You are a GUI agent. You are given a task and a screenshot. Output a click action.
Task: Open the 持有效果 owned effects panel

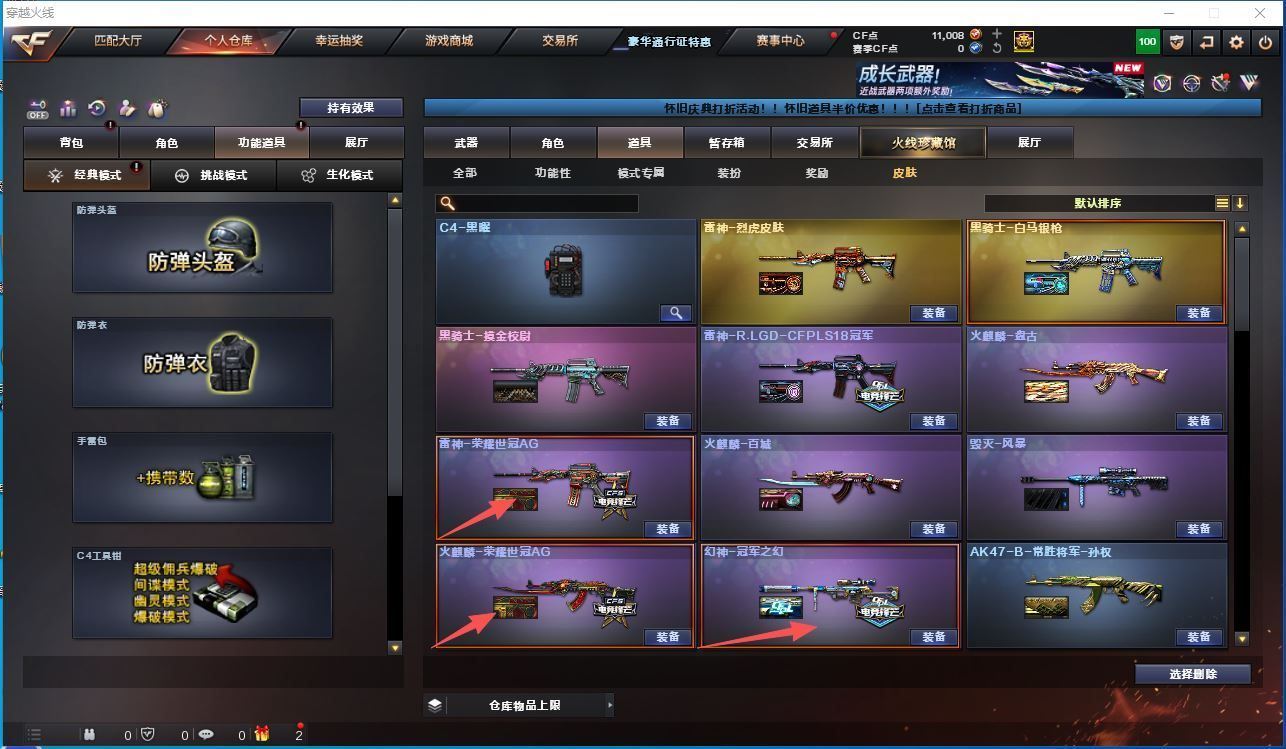point(350,108)
